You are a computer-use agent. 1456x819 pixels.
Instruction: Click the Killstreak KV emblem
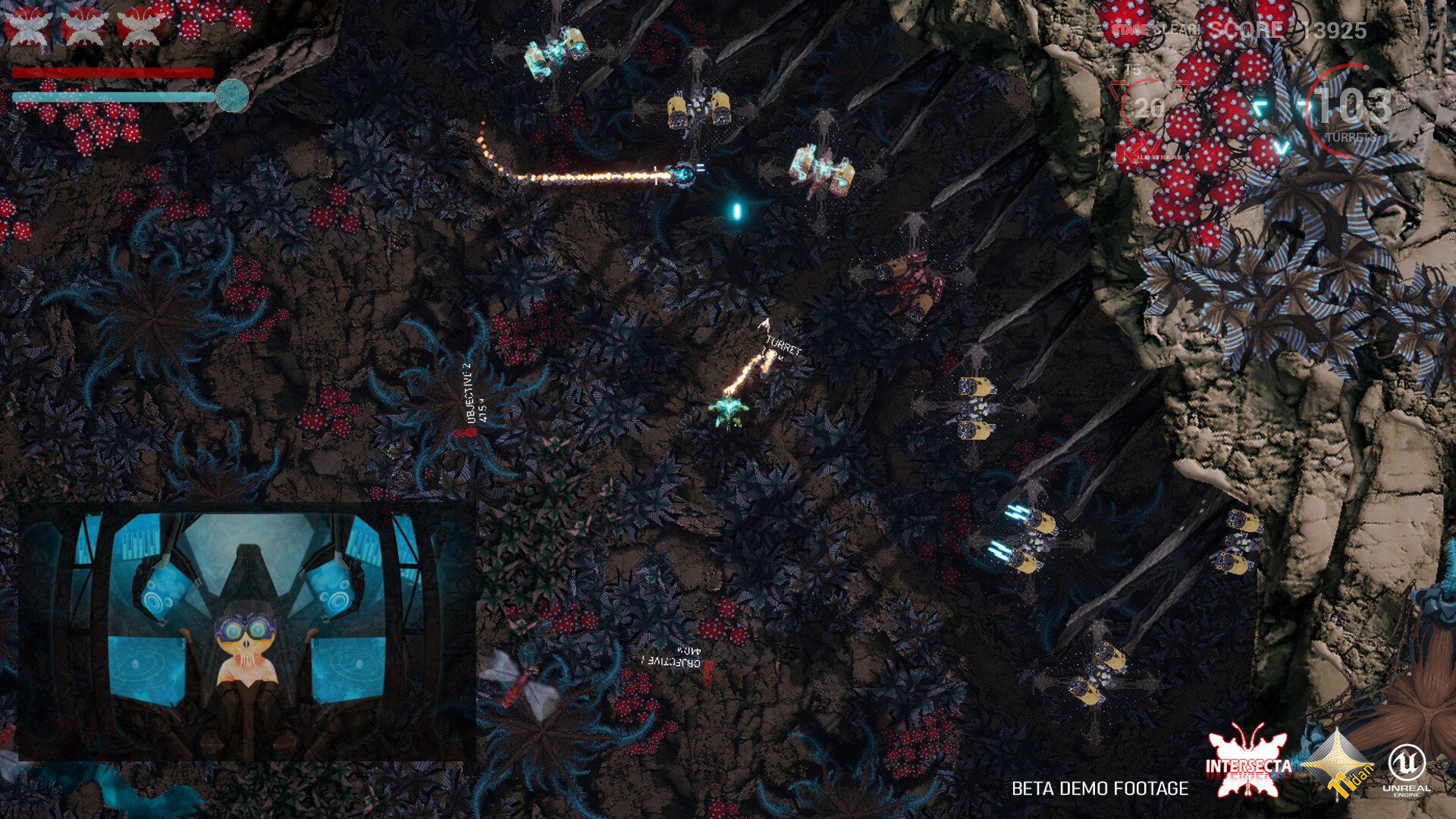(x=1134, y=148)
